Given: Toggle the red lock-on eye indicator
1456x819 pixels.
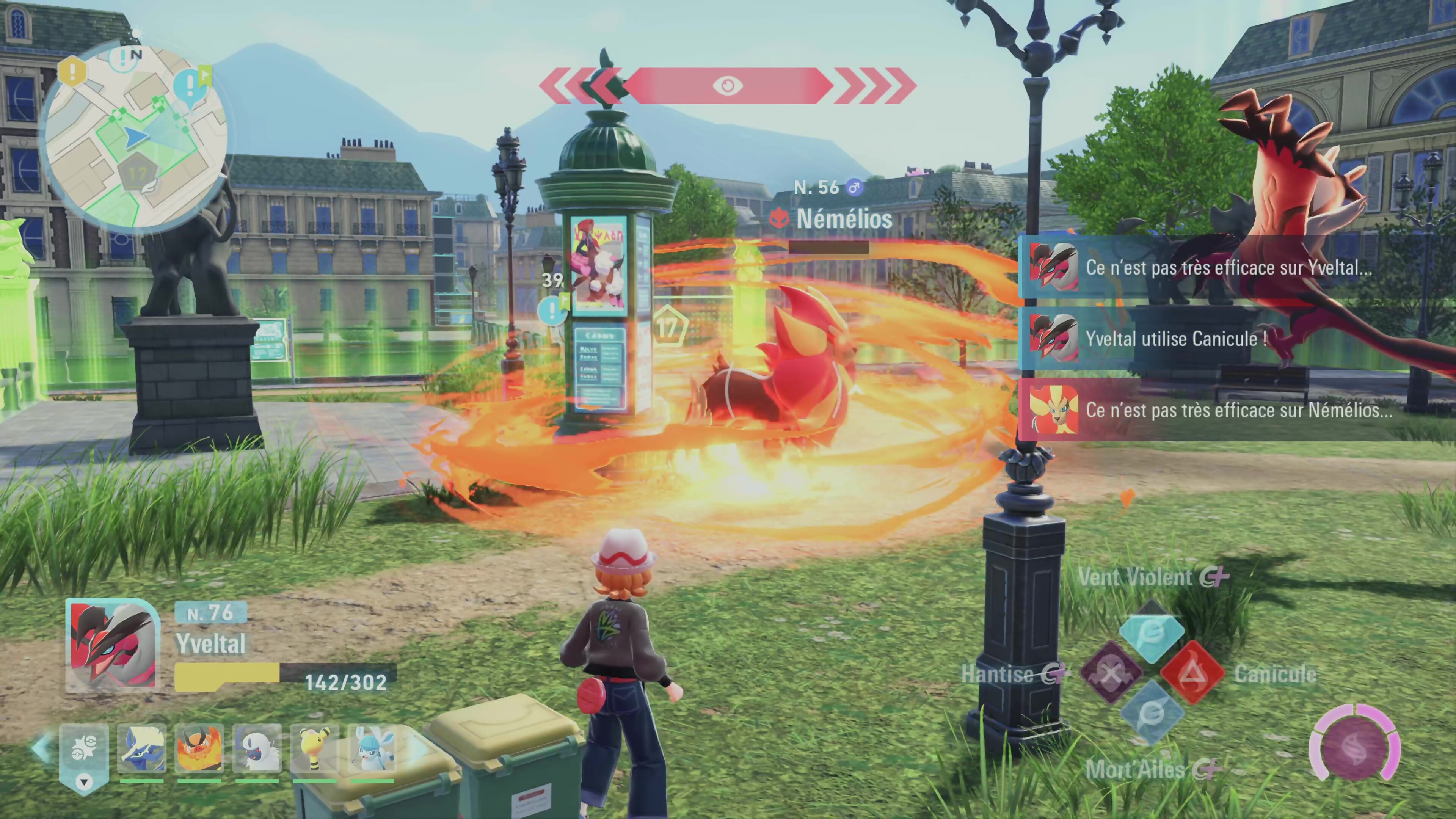Looking at the screenshot, I should [728, 85].
